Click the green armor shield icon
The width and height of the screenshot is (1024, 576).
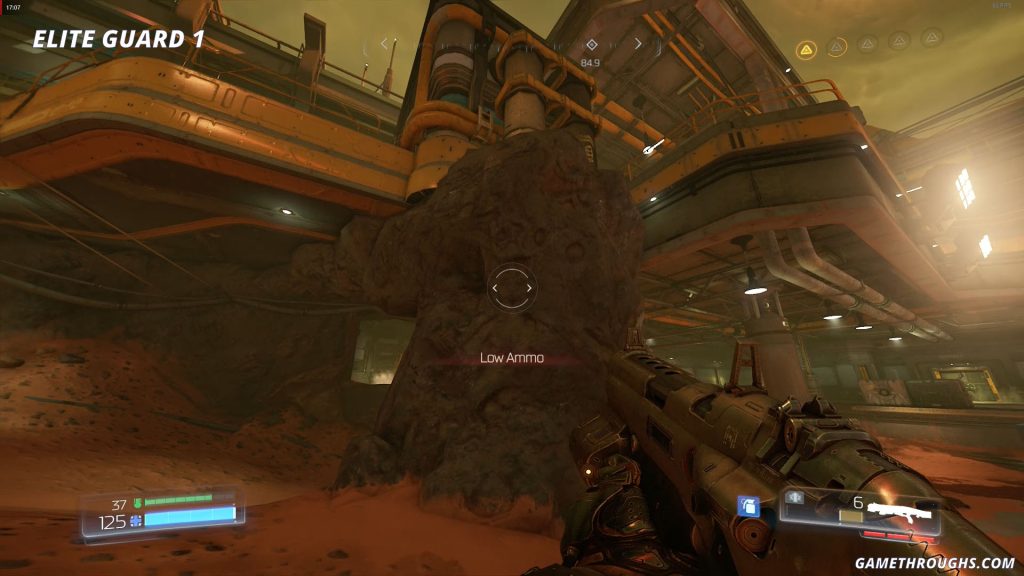click(x=136, y=504)
